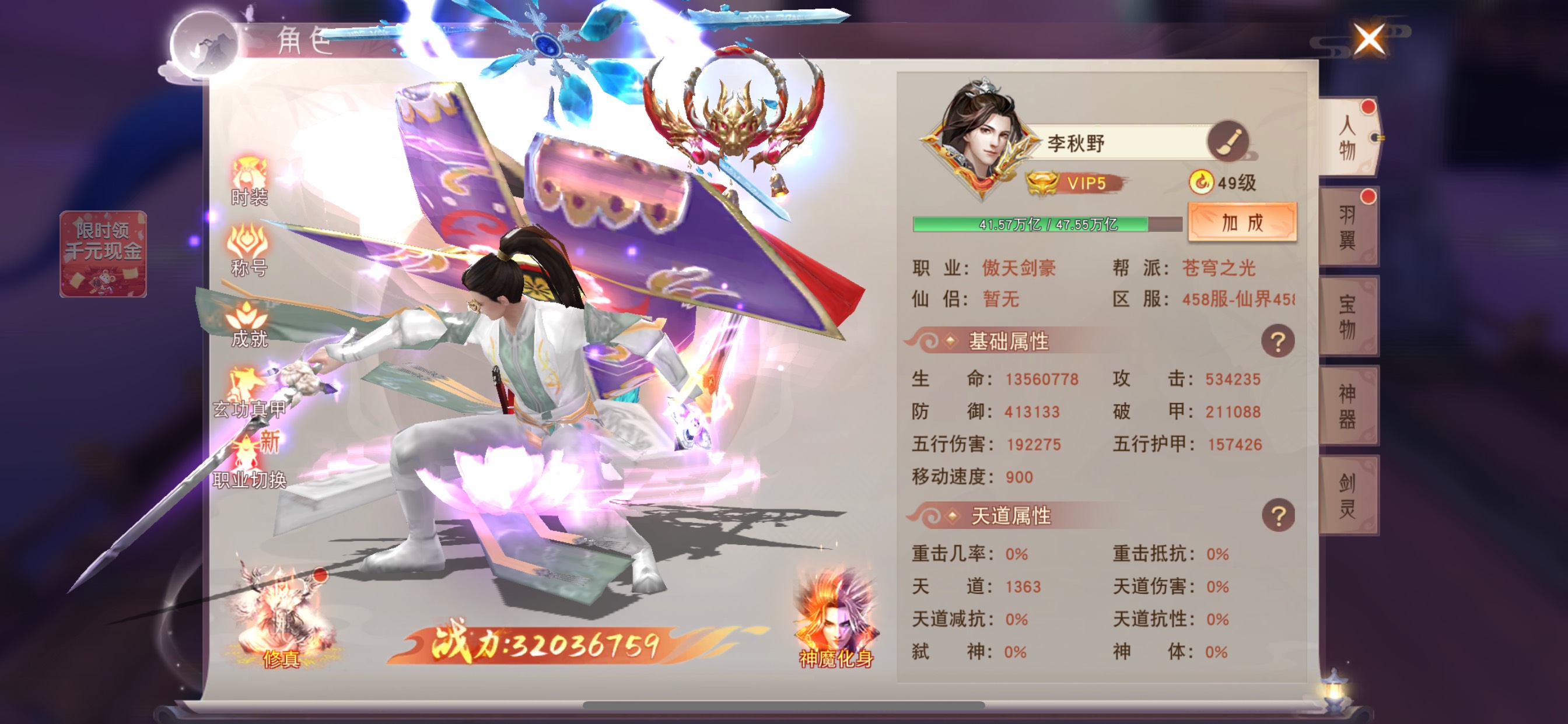Click the 加成 bonus button
This screenshot has width=1568, height=724.
[1242, 223]
